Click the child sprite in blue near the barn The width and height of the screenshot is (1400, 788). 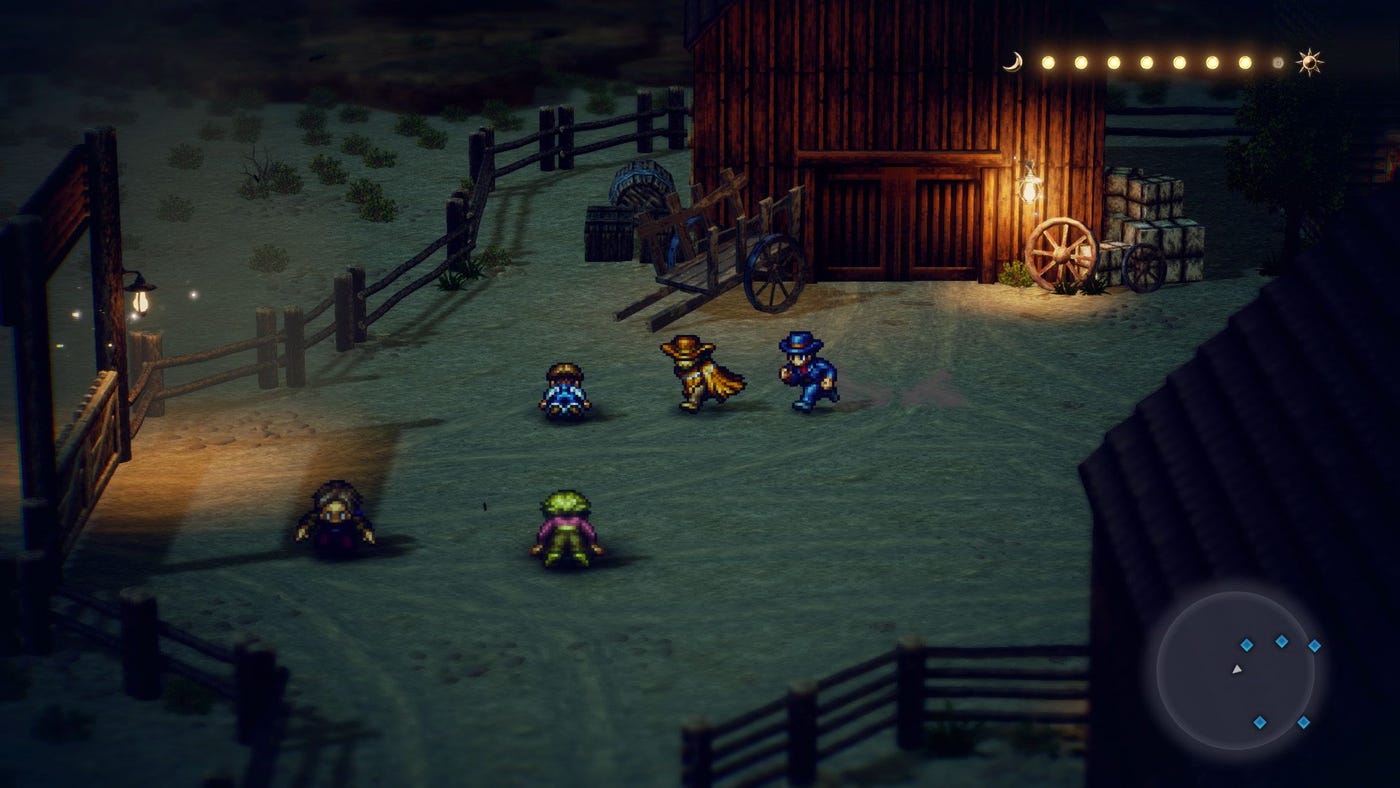click(x=563, y=390)
